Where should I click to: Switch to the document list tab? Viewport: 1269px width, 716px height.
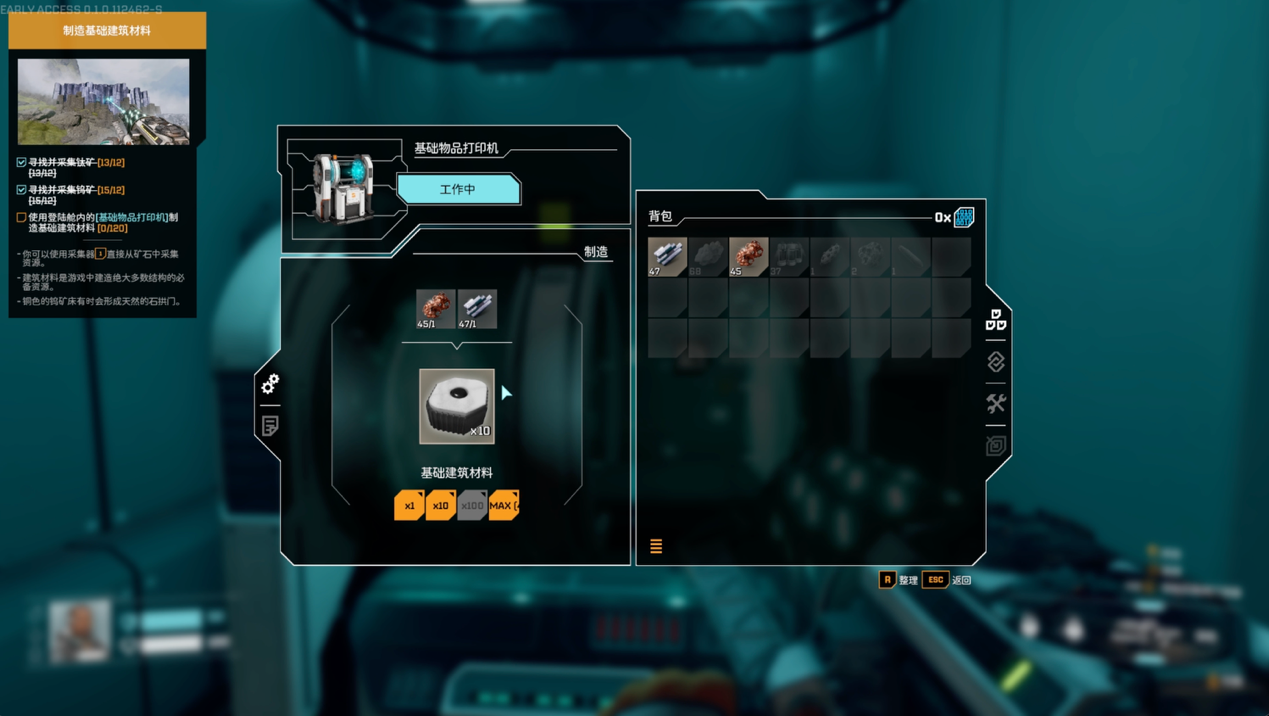[270, 426]
